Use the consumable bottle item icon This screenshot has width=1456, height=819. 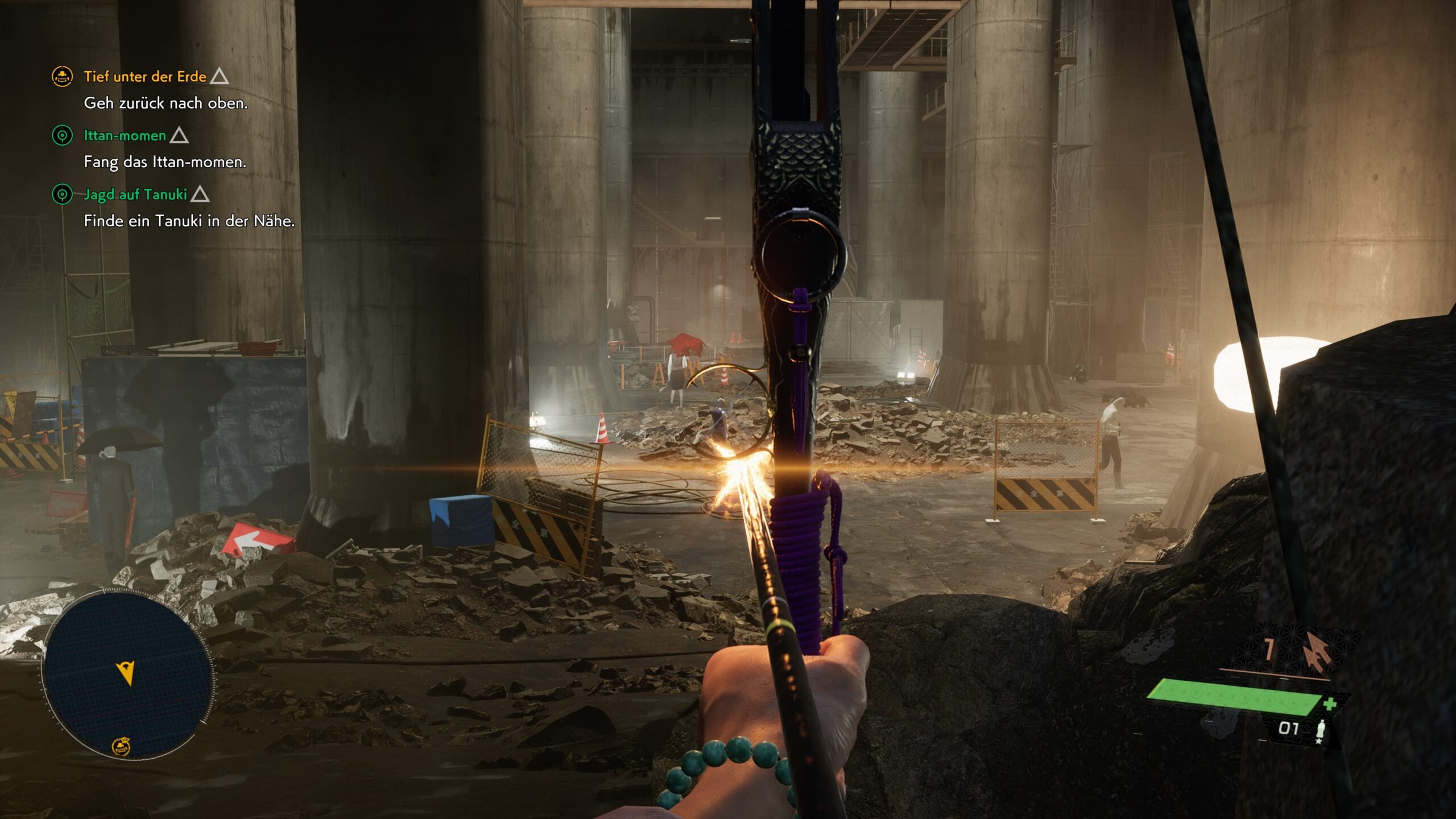[x=1321, y=731]
